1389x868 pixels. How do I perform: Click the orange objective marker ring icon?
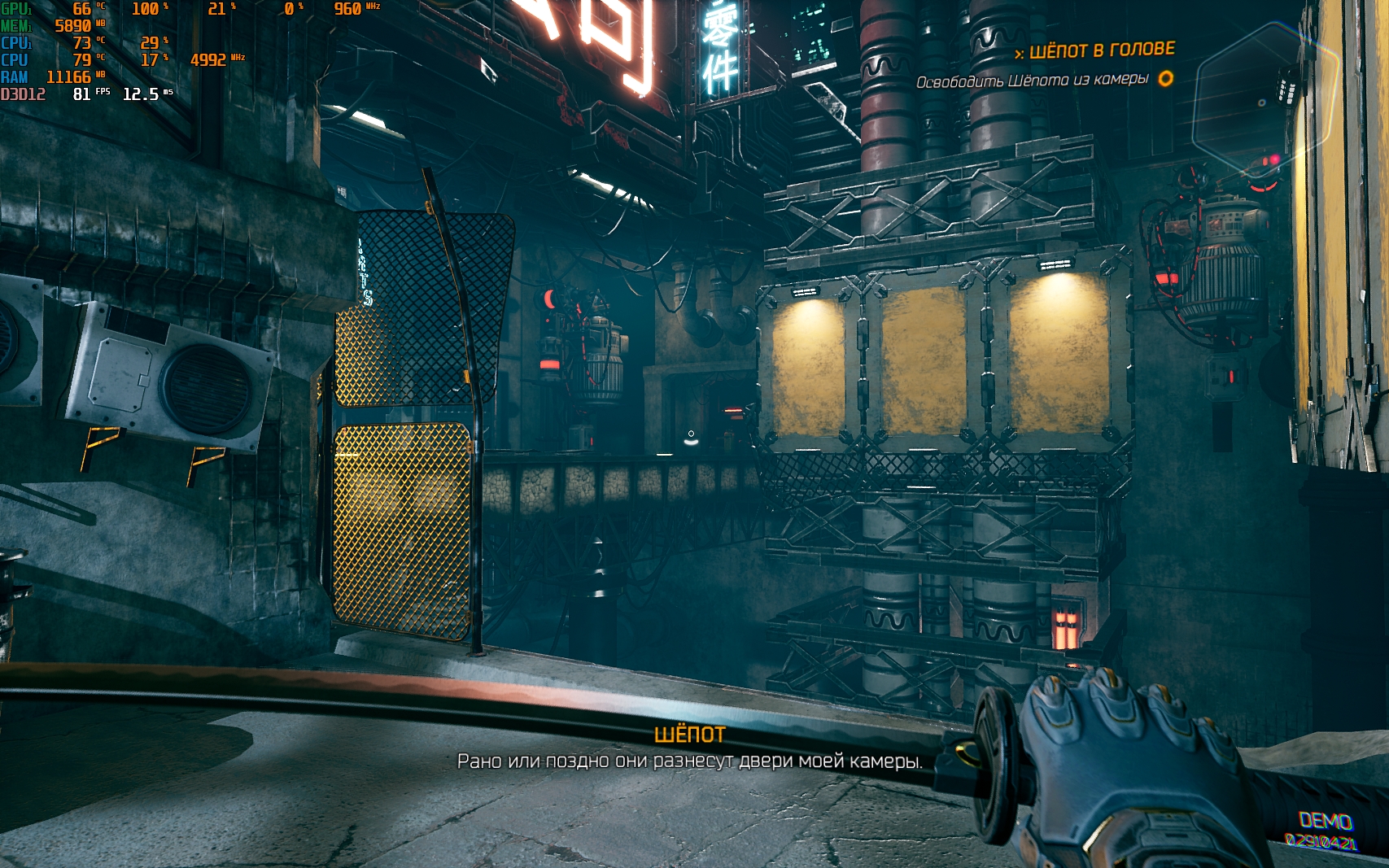coord(1165,79)
